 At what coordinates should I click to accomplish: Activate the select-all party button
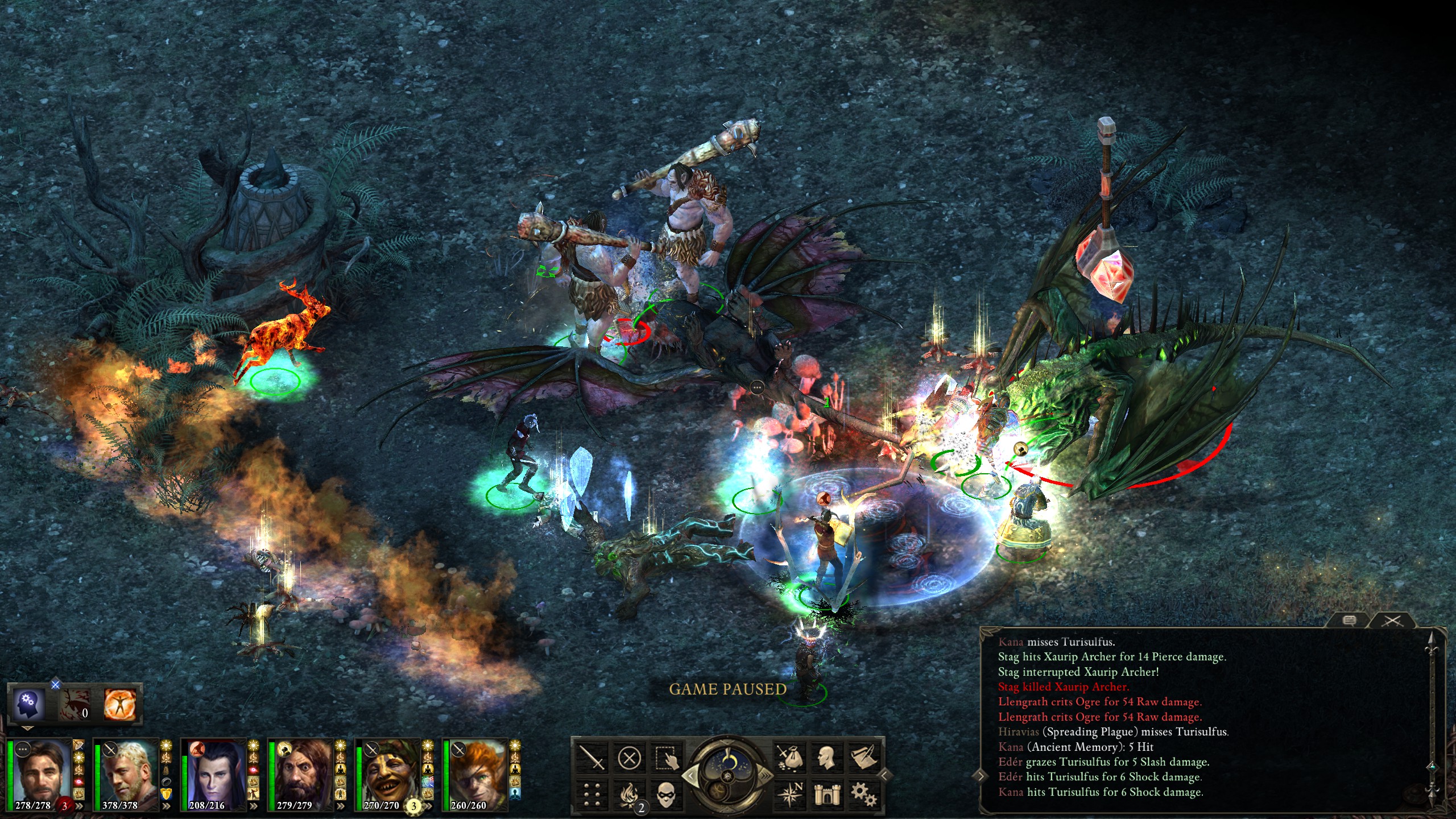click(x=667, y=758)
